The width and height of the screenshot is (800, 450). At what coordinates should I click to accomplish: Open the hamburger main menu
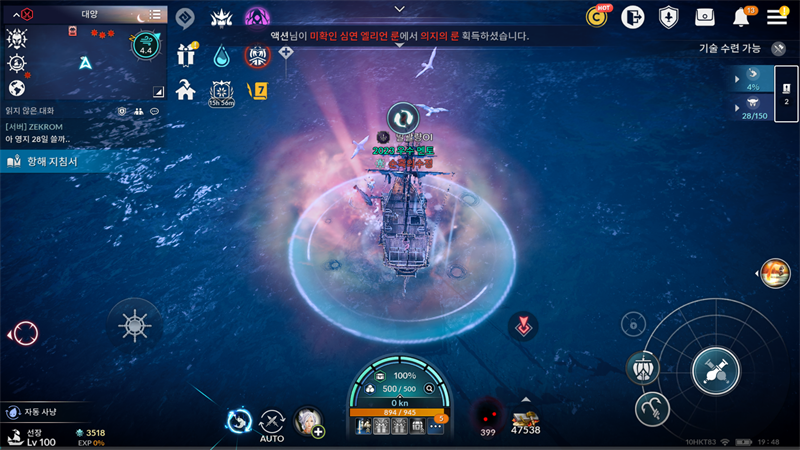[x=777, y=16]
